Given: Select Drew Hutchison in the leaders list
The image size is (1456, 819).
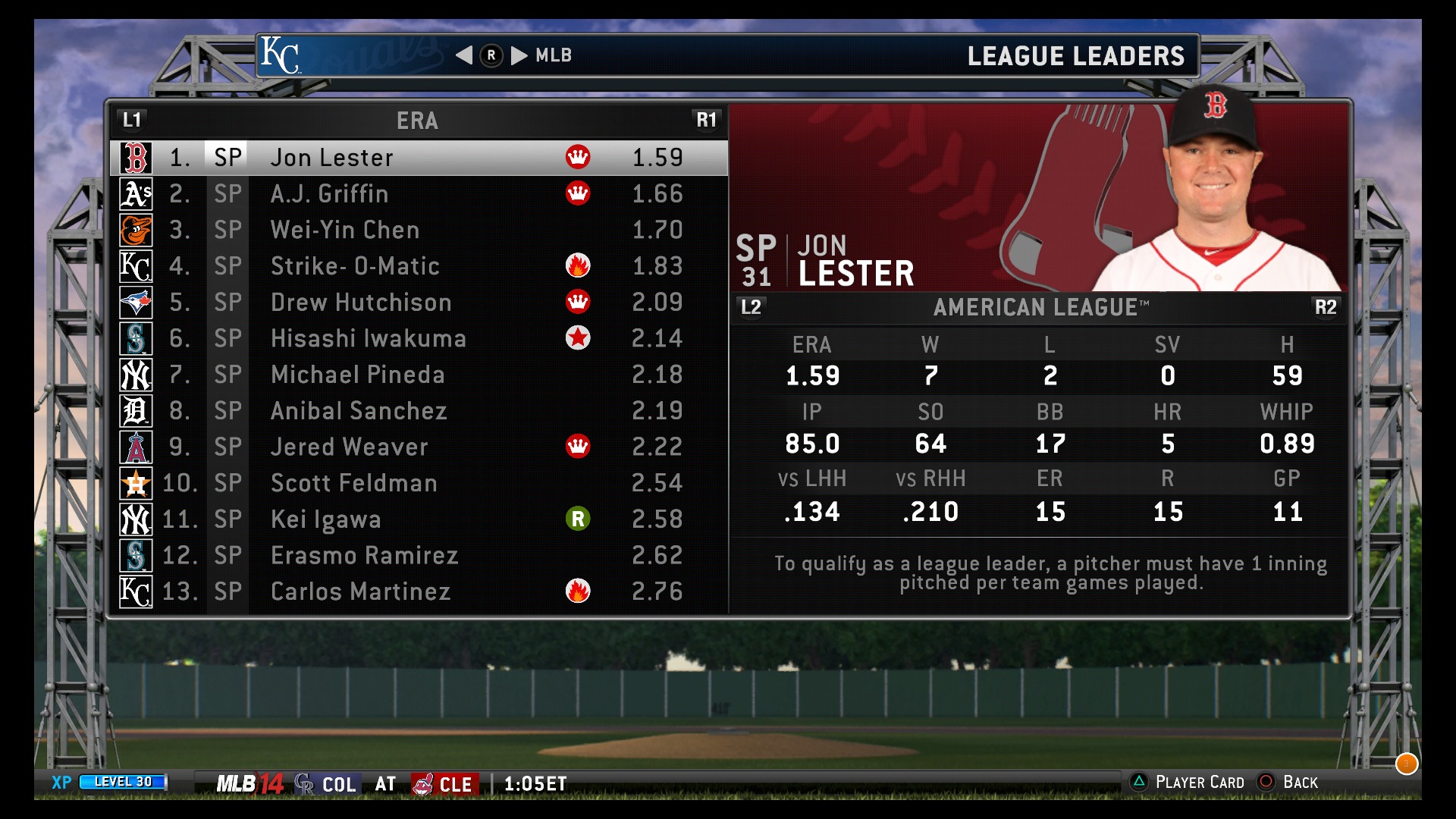Looking at the screenshot, I should pyautogui.click(x=419, y=303).
